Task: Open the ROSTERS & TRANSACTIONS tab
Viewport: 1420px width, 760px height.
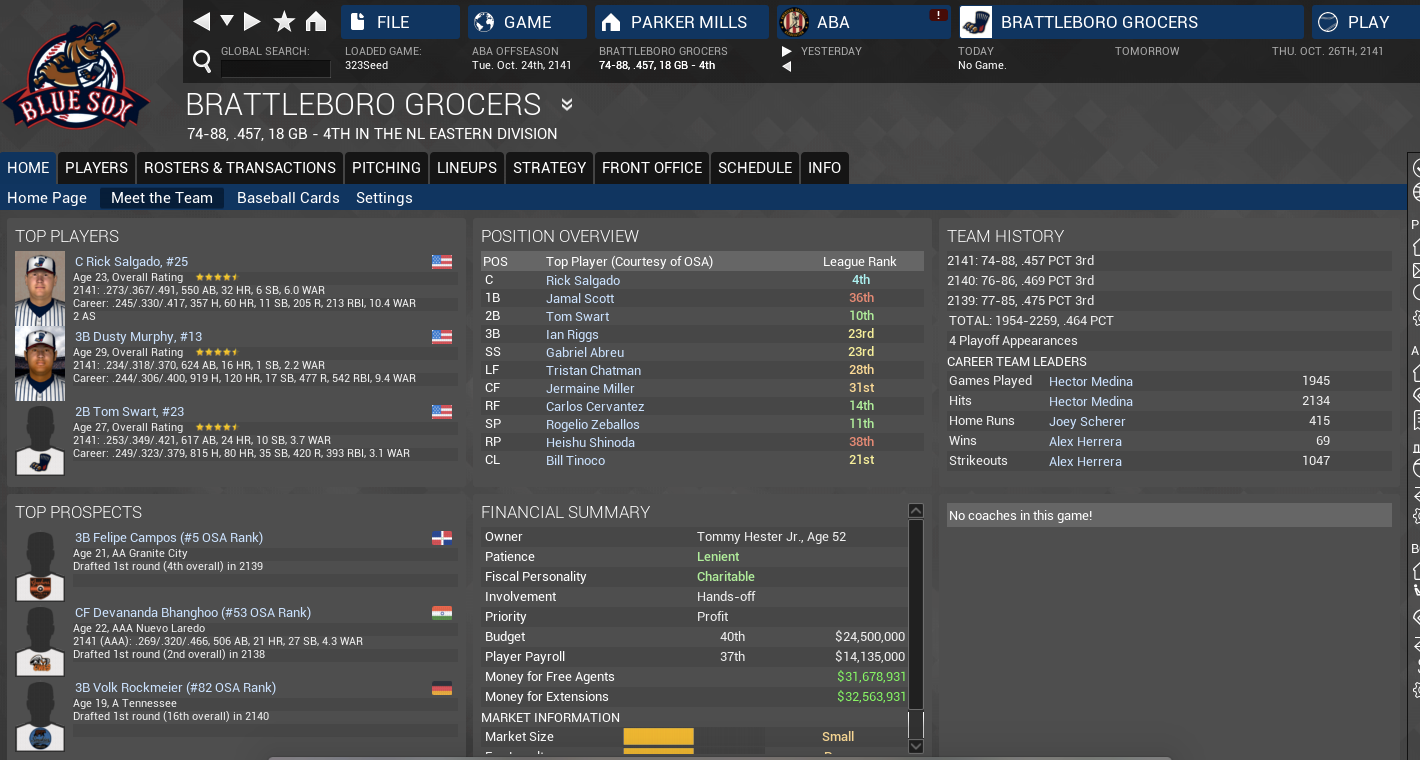Action: click(x=240, y=168)
